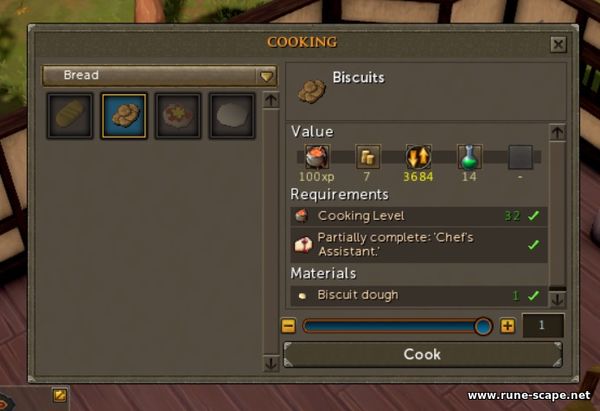Decrease quantity with the minus button
The width and height of the screenshot is (600, 411).
coord(289,326)
